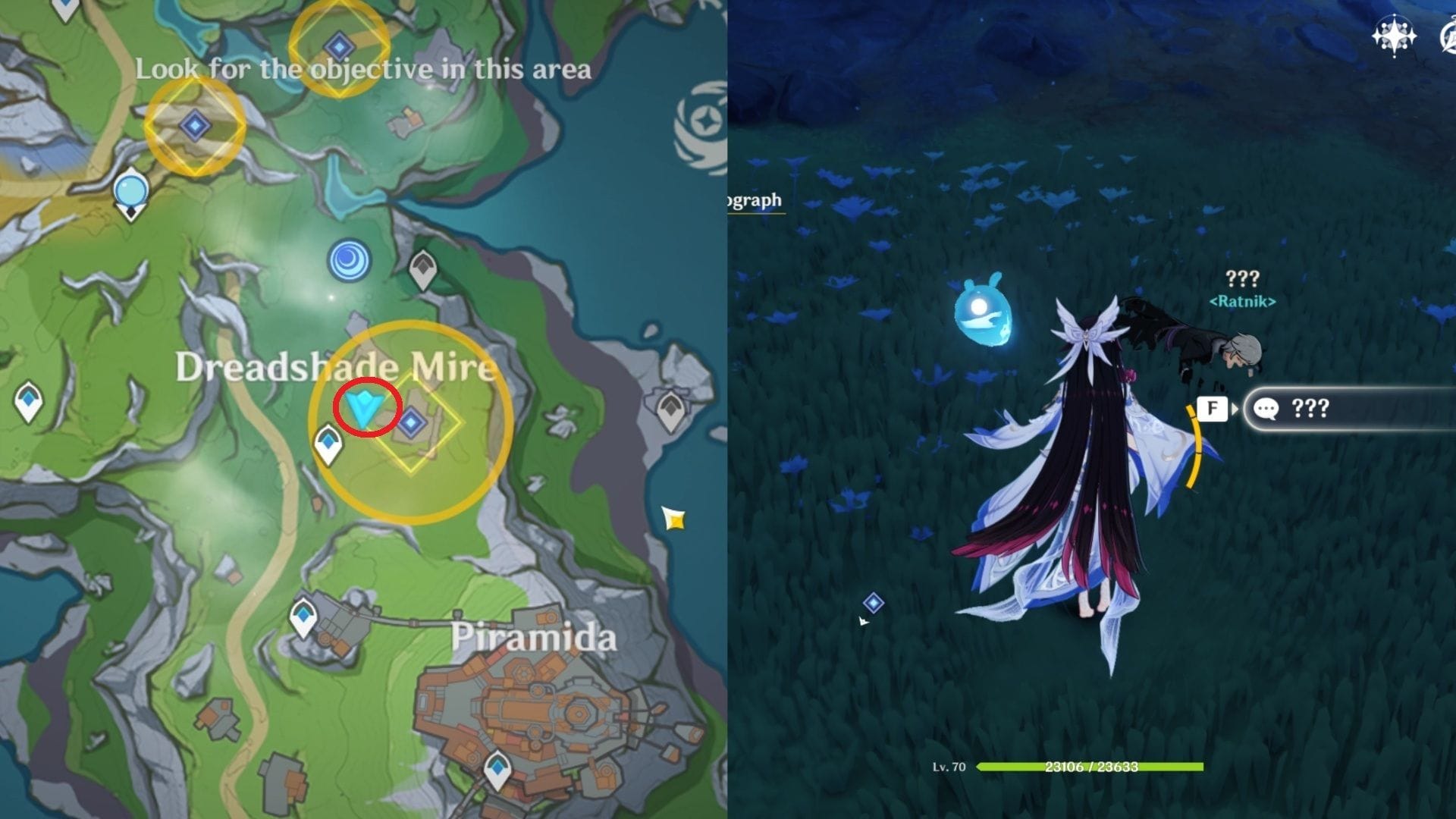Select the Statue of the Seven orb marker
This screenshot has width=1456, height=819.
(131, 192)
